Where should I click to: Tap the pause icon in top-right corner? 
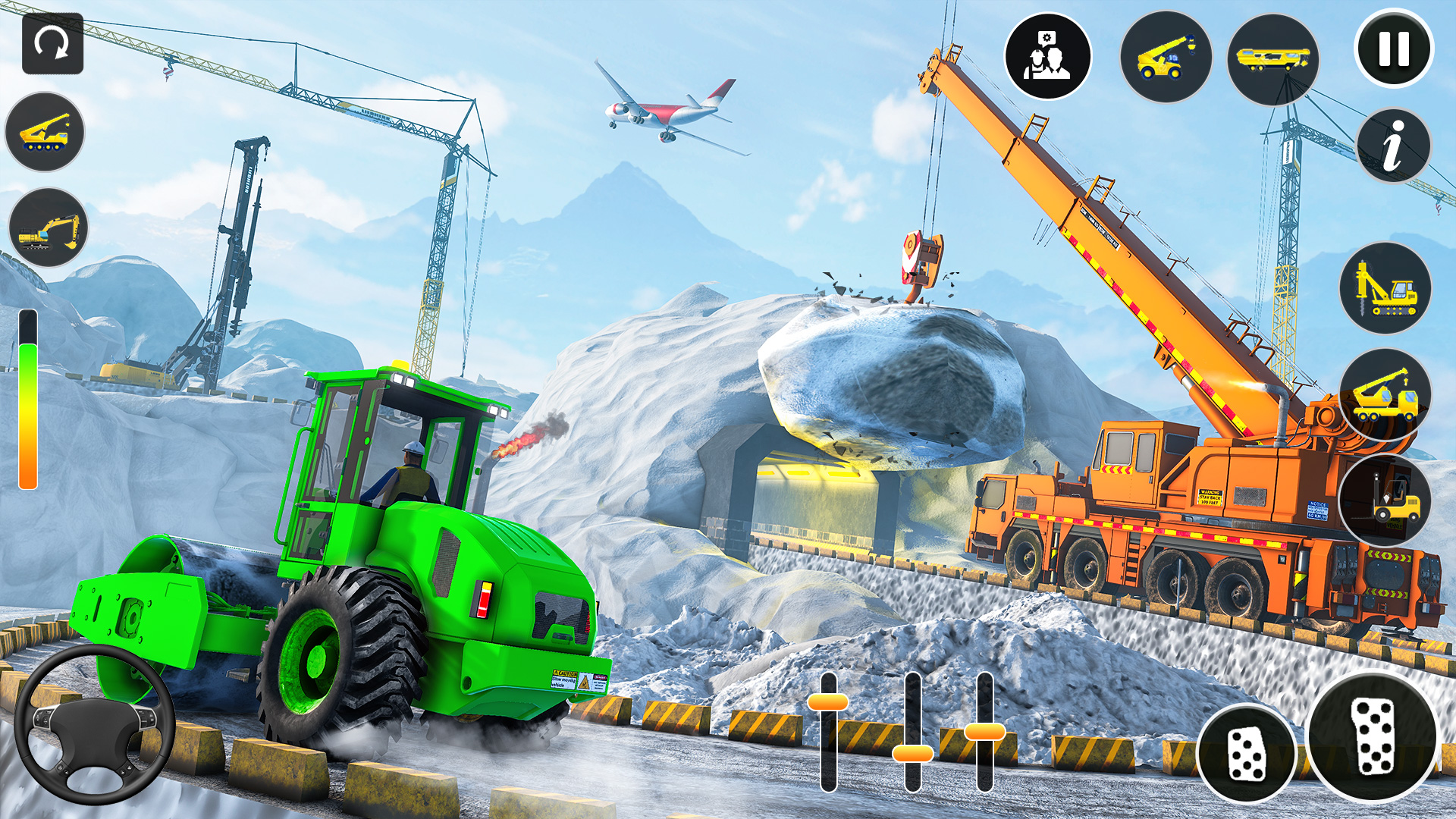pos(1392,52)
